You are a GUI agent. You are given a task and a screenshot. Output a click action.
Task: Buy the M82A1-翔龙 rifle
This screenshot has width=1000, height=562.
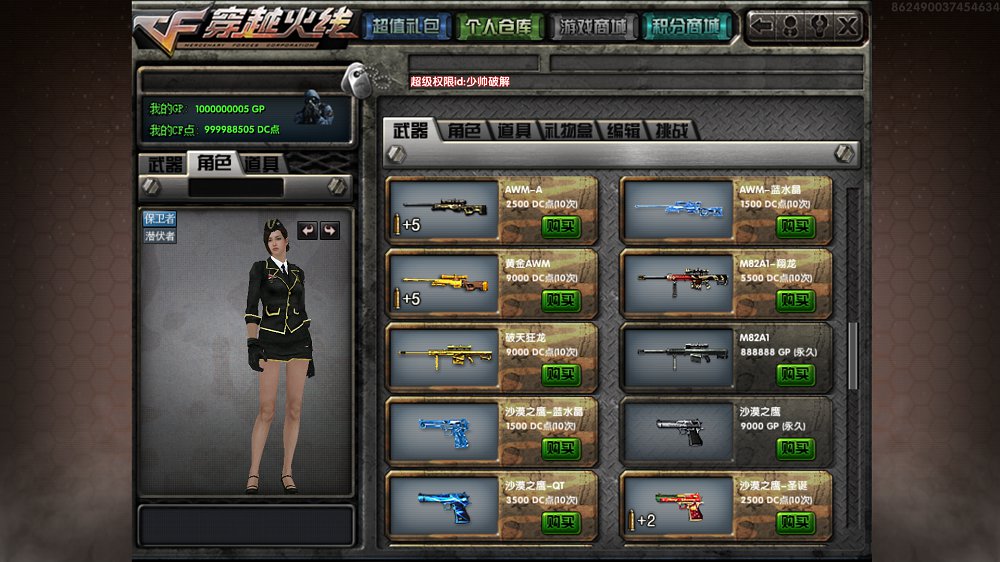coord(796,300)
